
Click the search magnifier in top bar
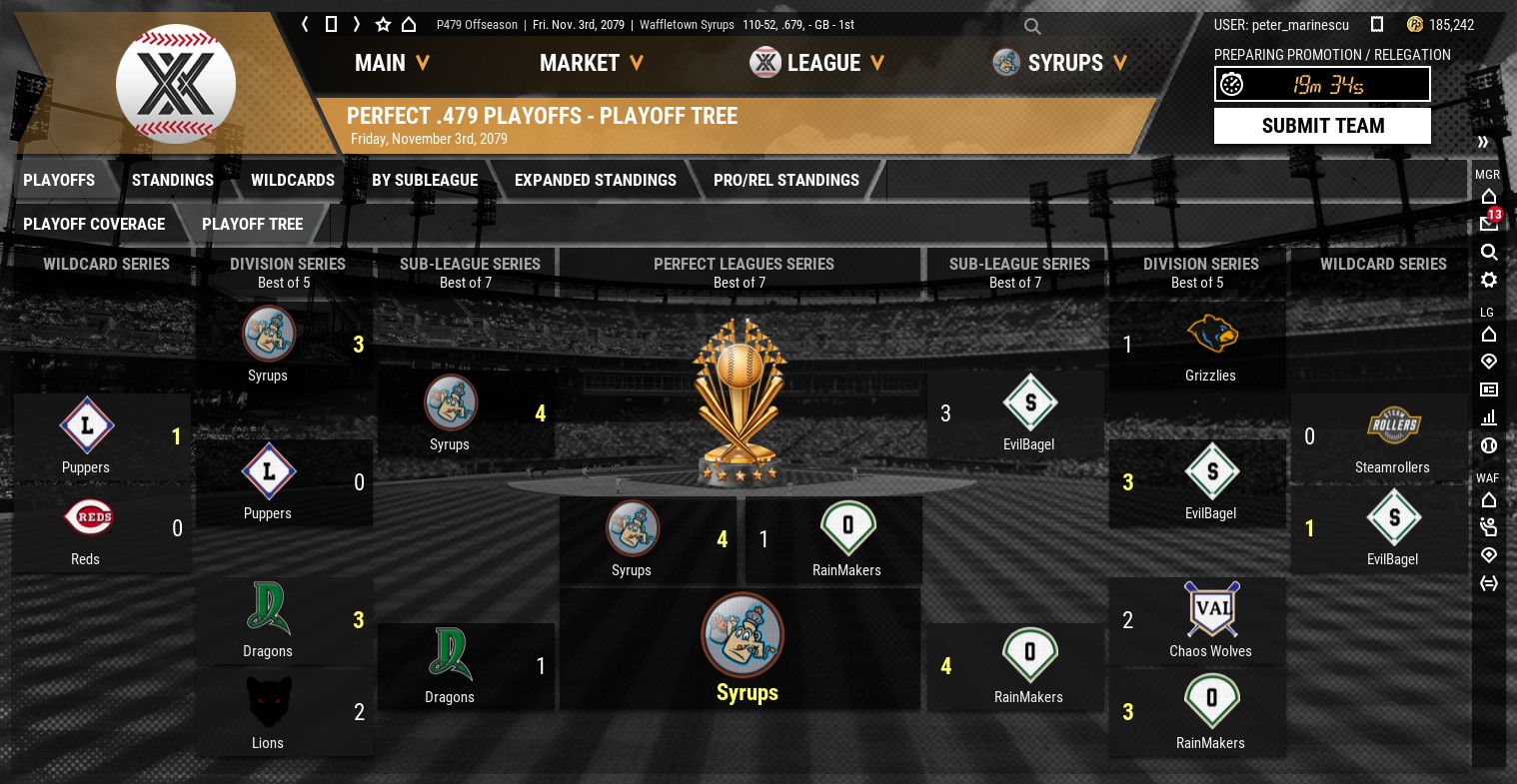1032,26
